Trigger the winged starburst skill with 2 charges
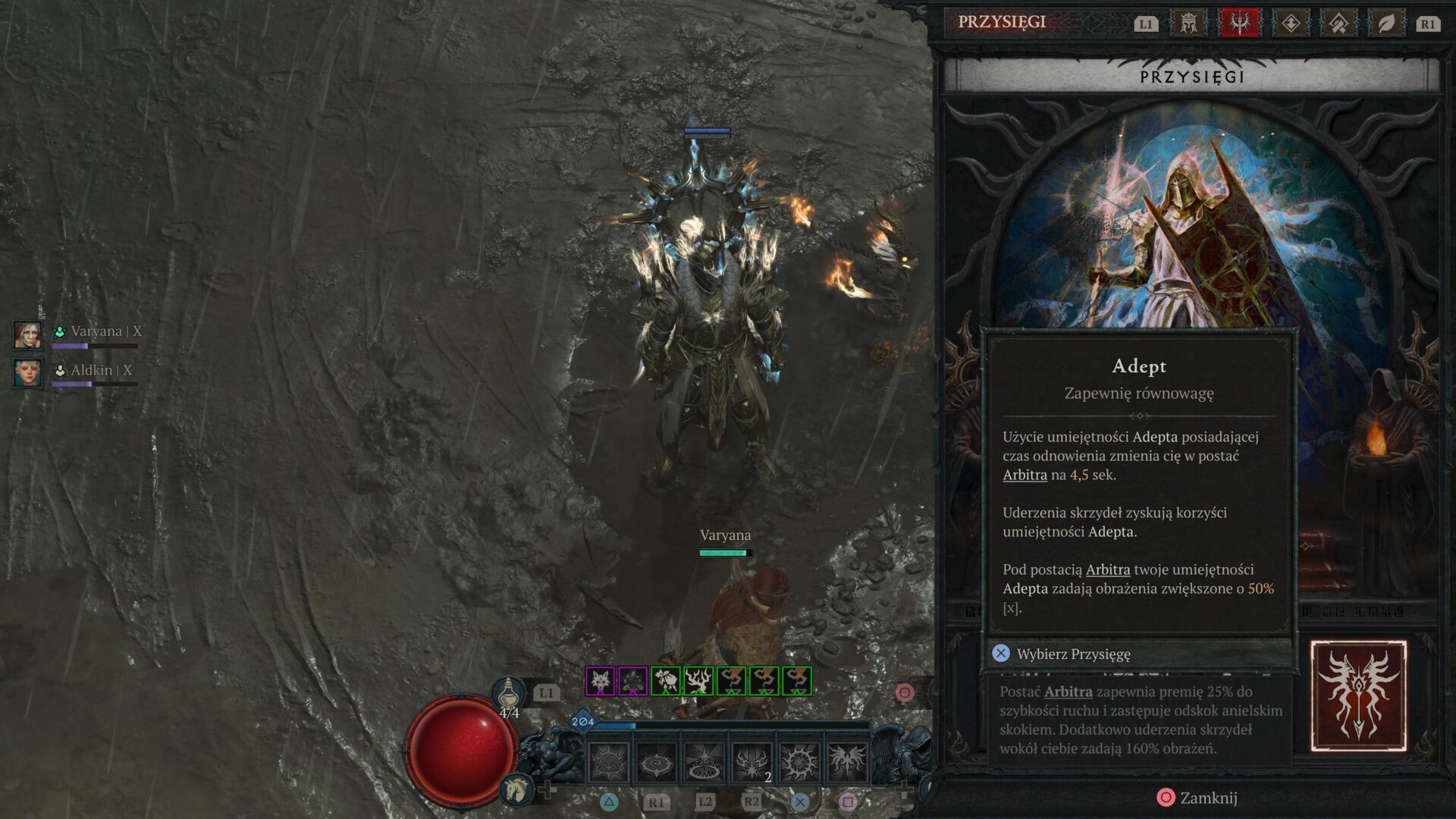 coord(752,761)
